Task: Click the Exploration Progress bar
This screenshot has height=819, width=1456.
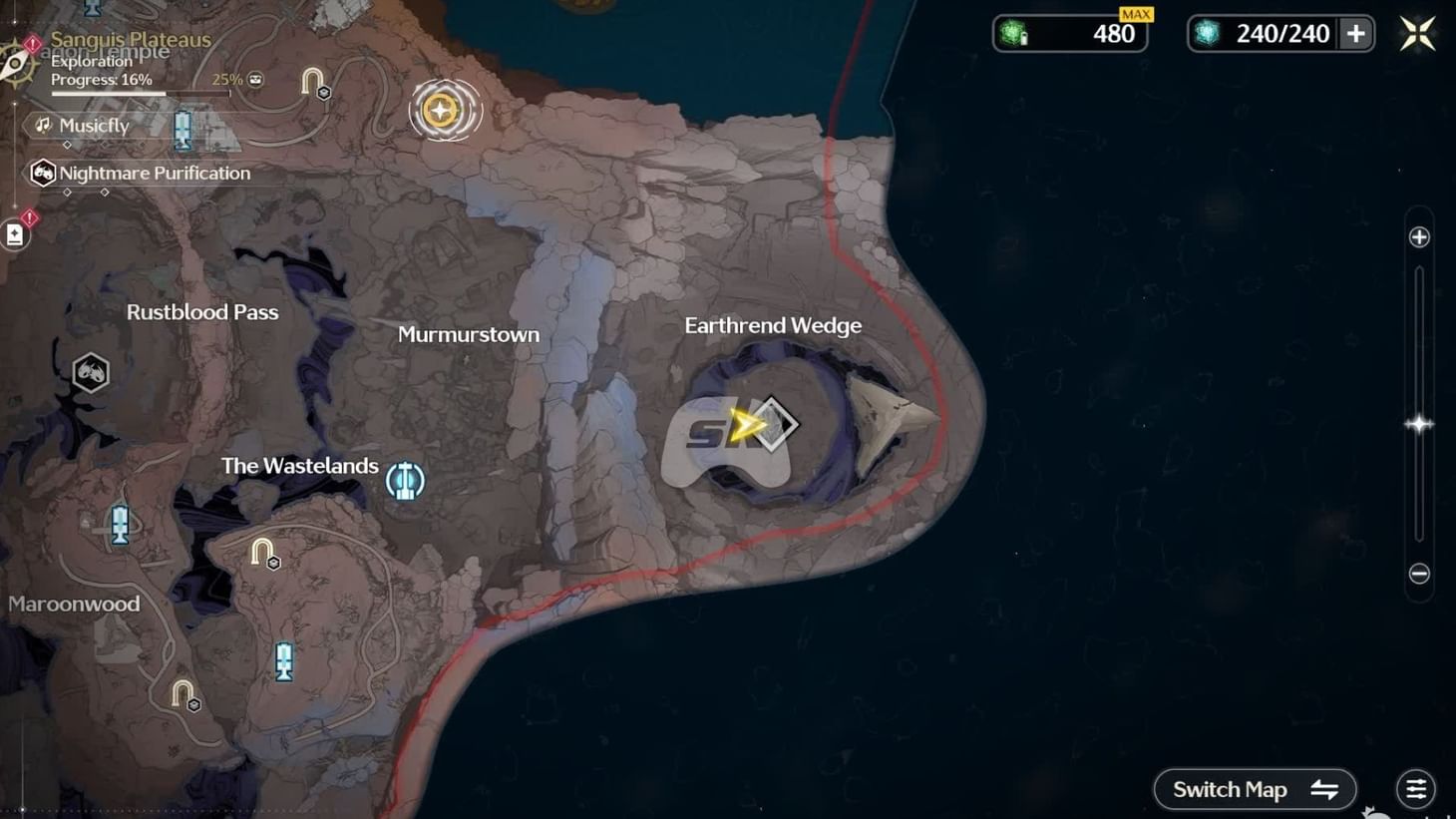Action: pos(140,94)
